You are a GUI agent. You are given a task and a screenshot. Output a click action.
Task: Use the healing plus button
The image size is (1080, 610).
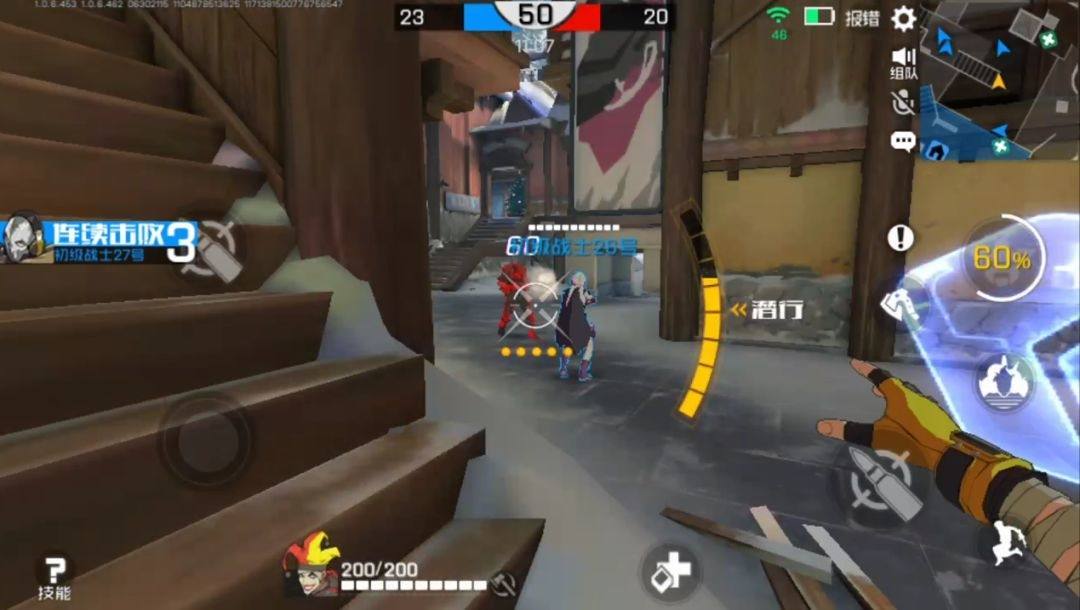point(670,572)
